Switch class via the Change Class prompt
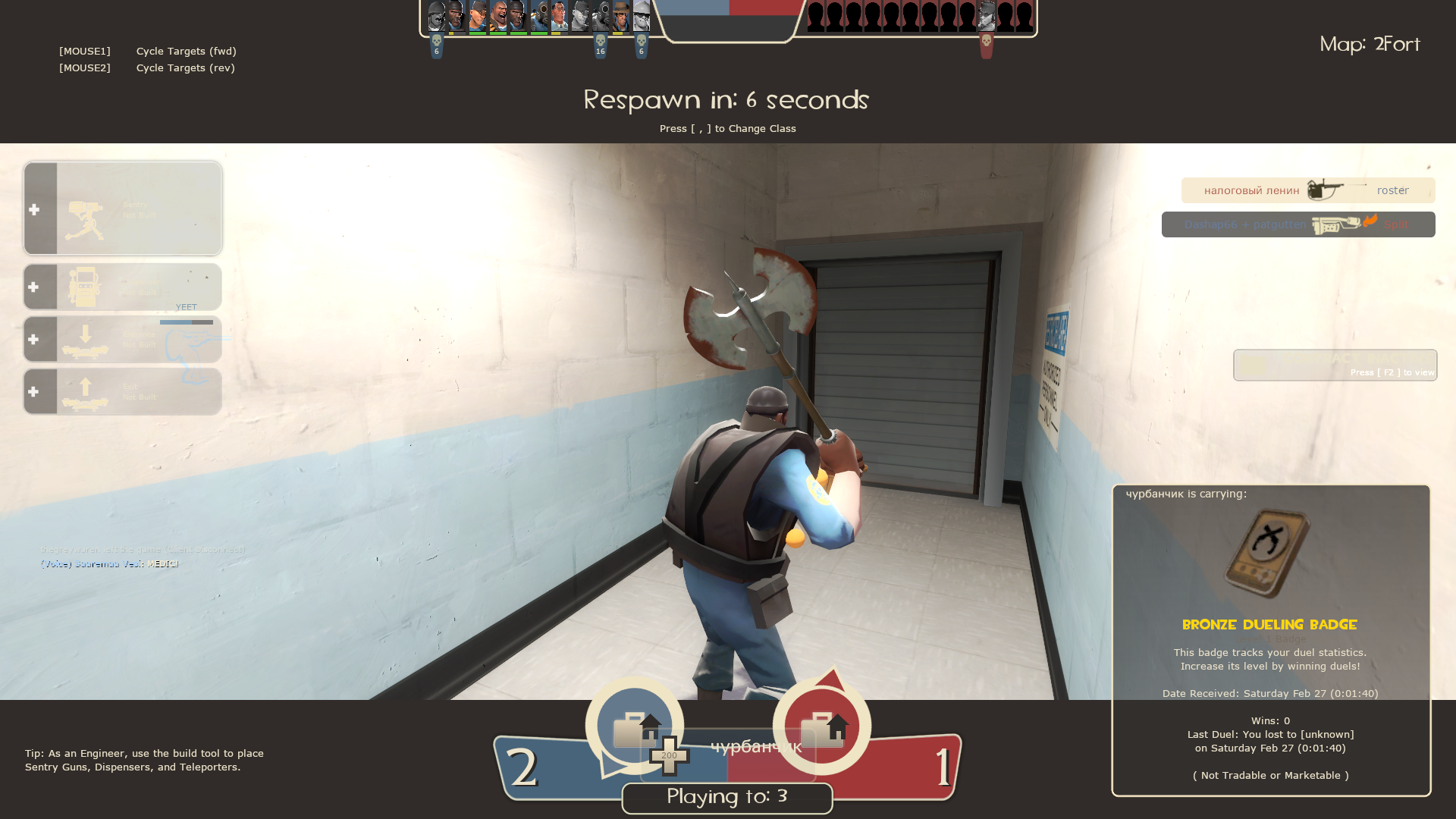Image resolution: width=1456 pixels, height=819 pixels. point(727,128)
